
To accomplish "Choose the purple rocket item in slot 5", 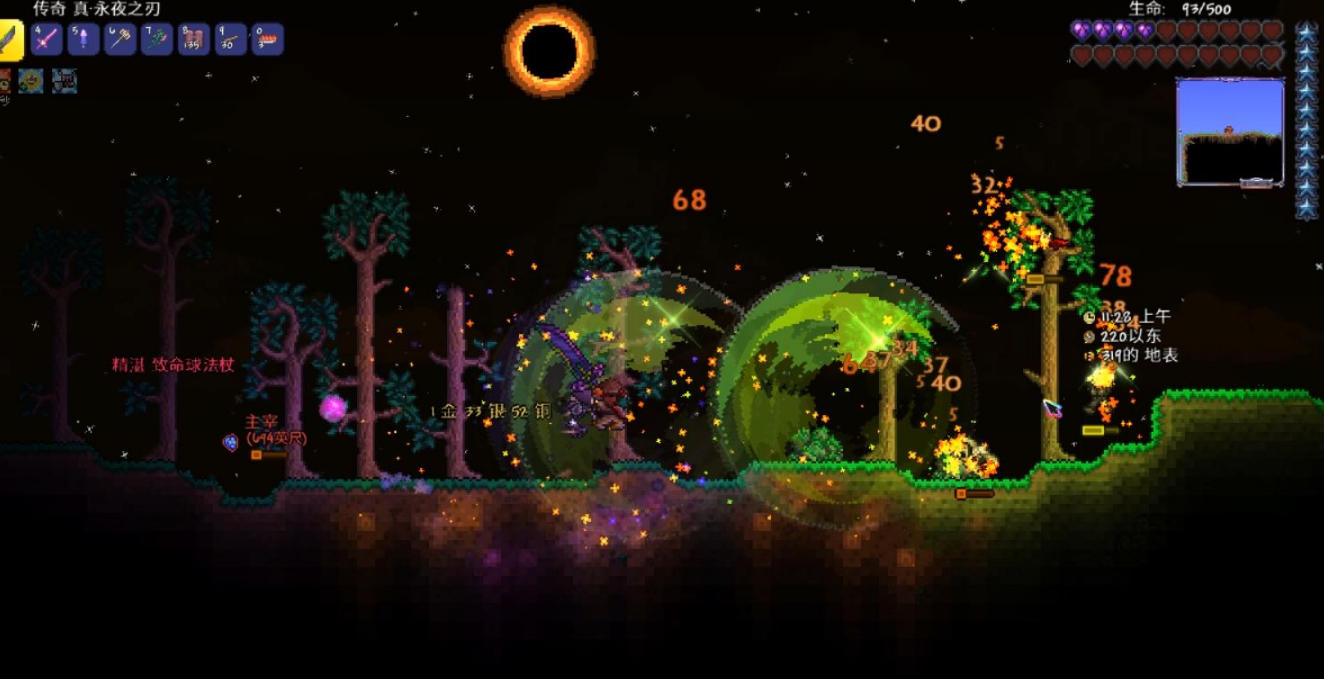I will pos(83,40).
